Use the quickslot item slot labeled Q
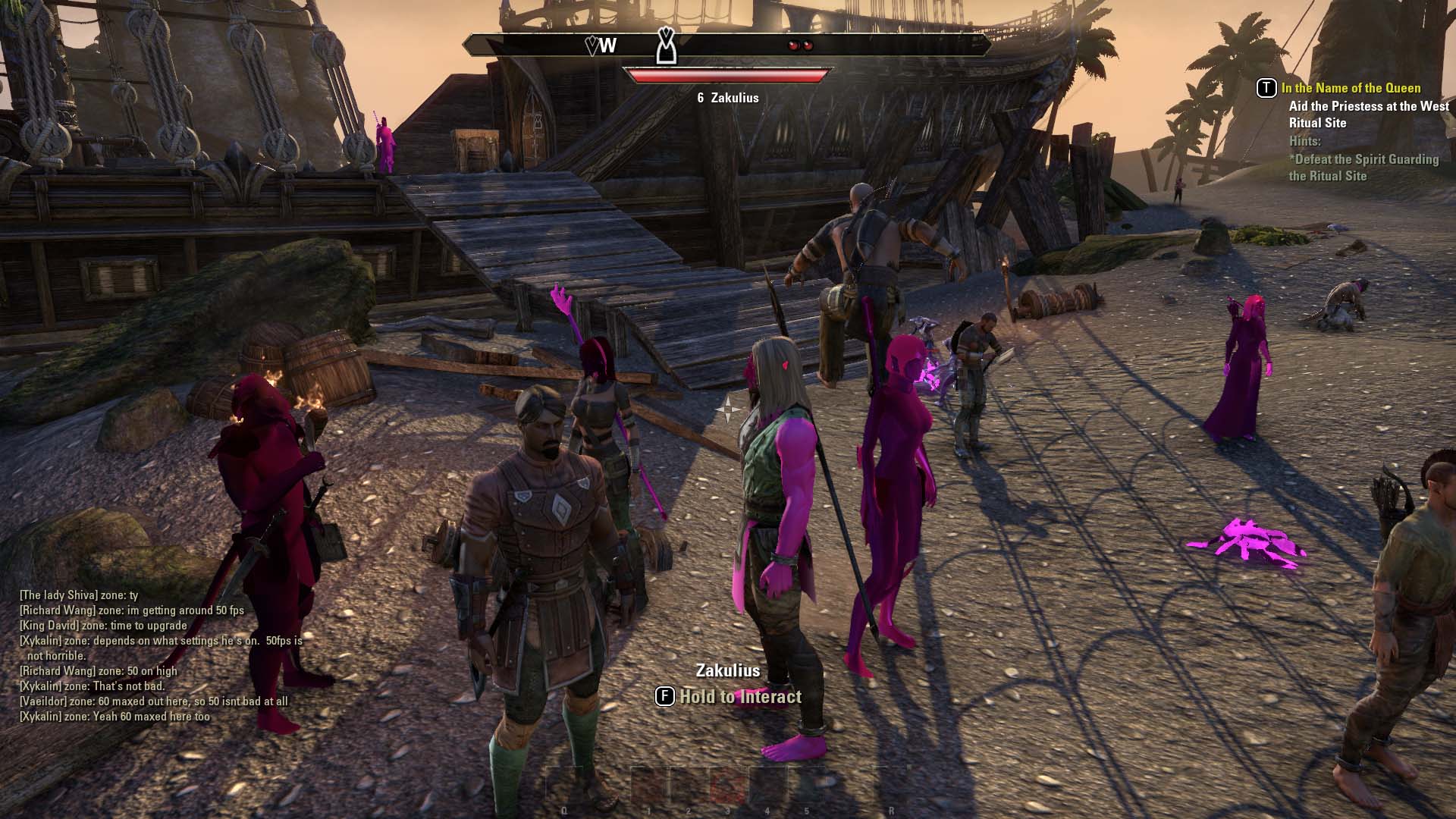Screen dimensions: 1456x819 coord(564,786)
